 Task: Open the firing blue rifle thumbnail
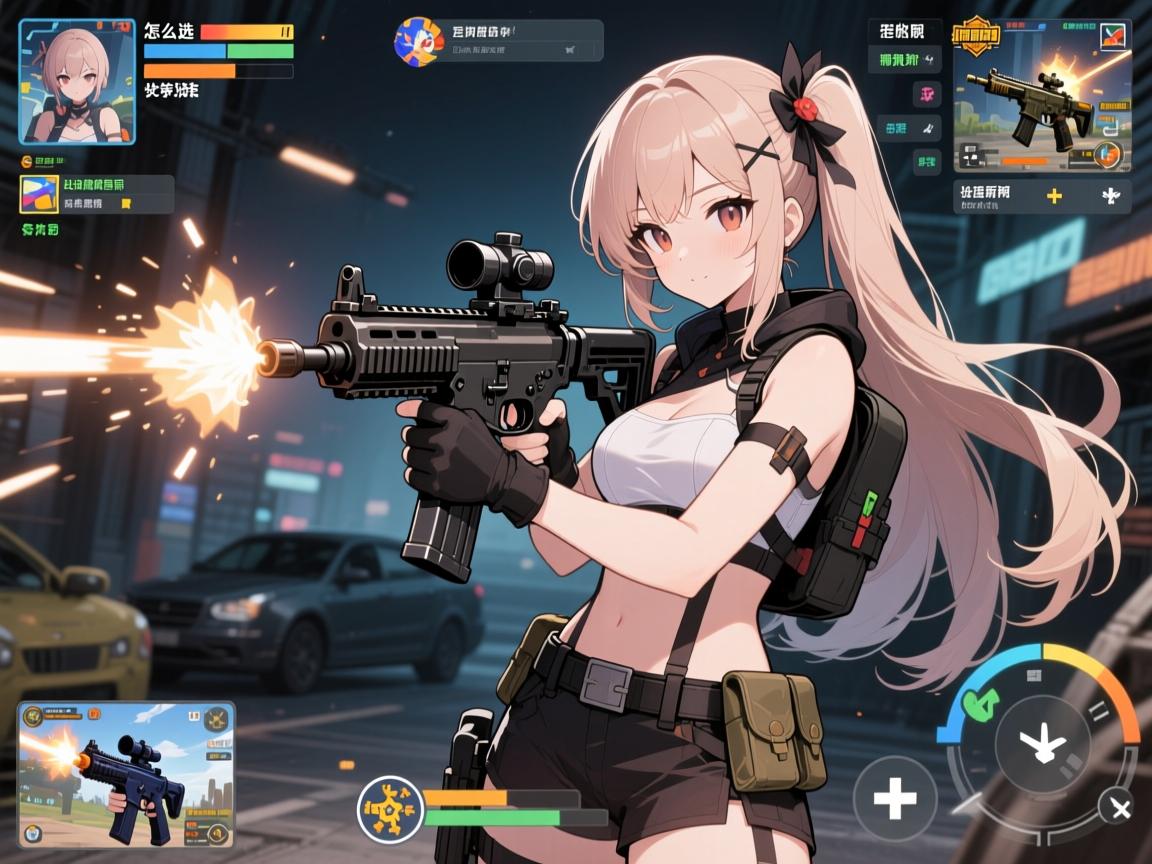click(x=126, y=775)
